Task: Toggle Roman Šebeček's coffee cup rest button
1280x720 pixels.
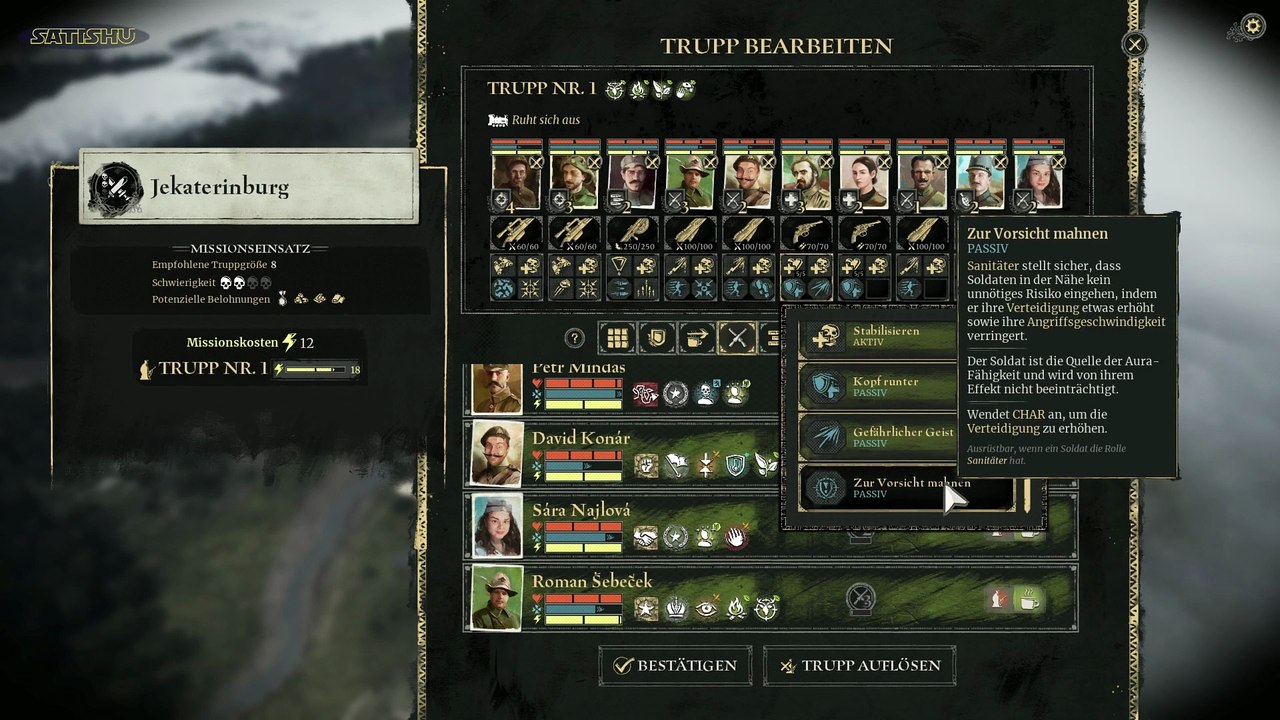Action: [1029, 599]
